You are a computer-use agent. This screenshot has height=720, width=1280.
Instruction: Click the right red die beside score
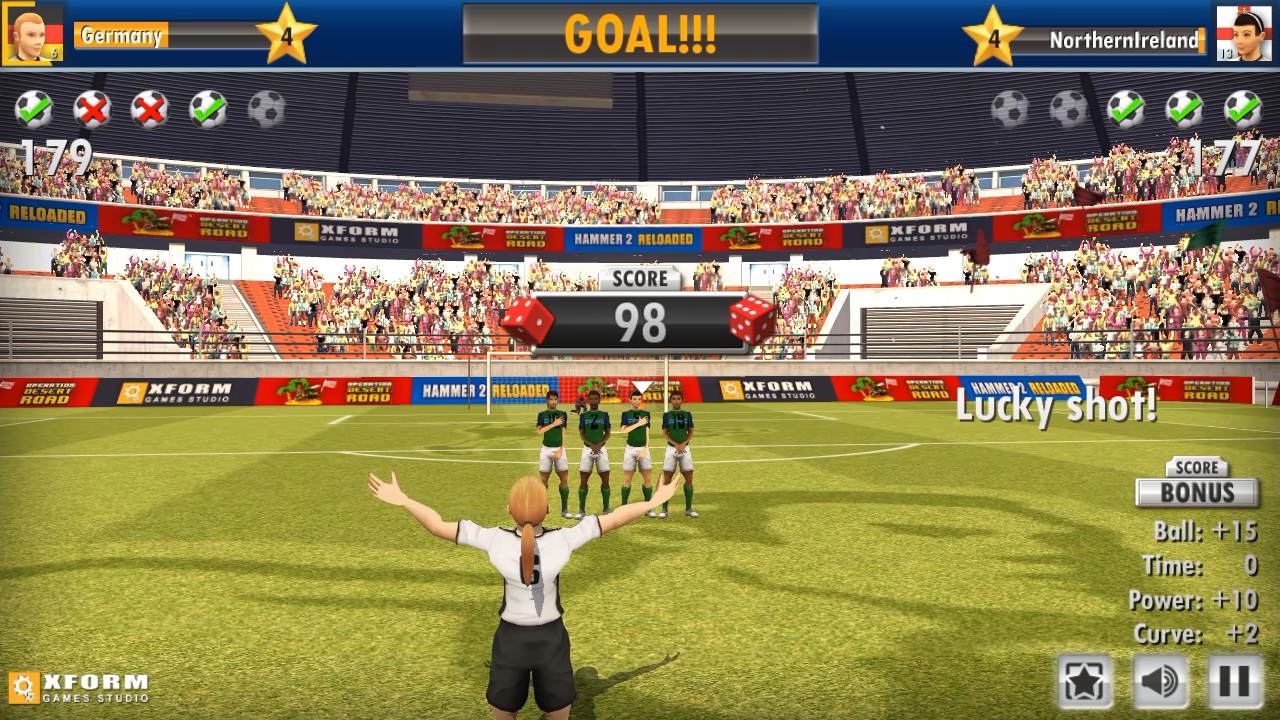pyautogui.click(x=752, y=318)
